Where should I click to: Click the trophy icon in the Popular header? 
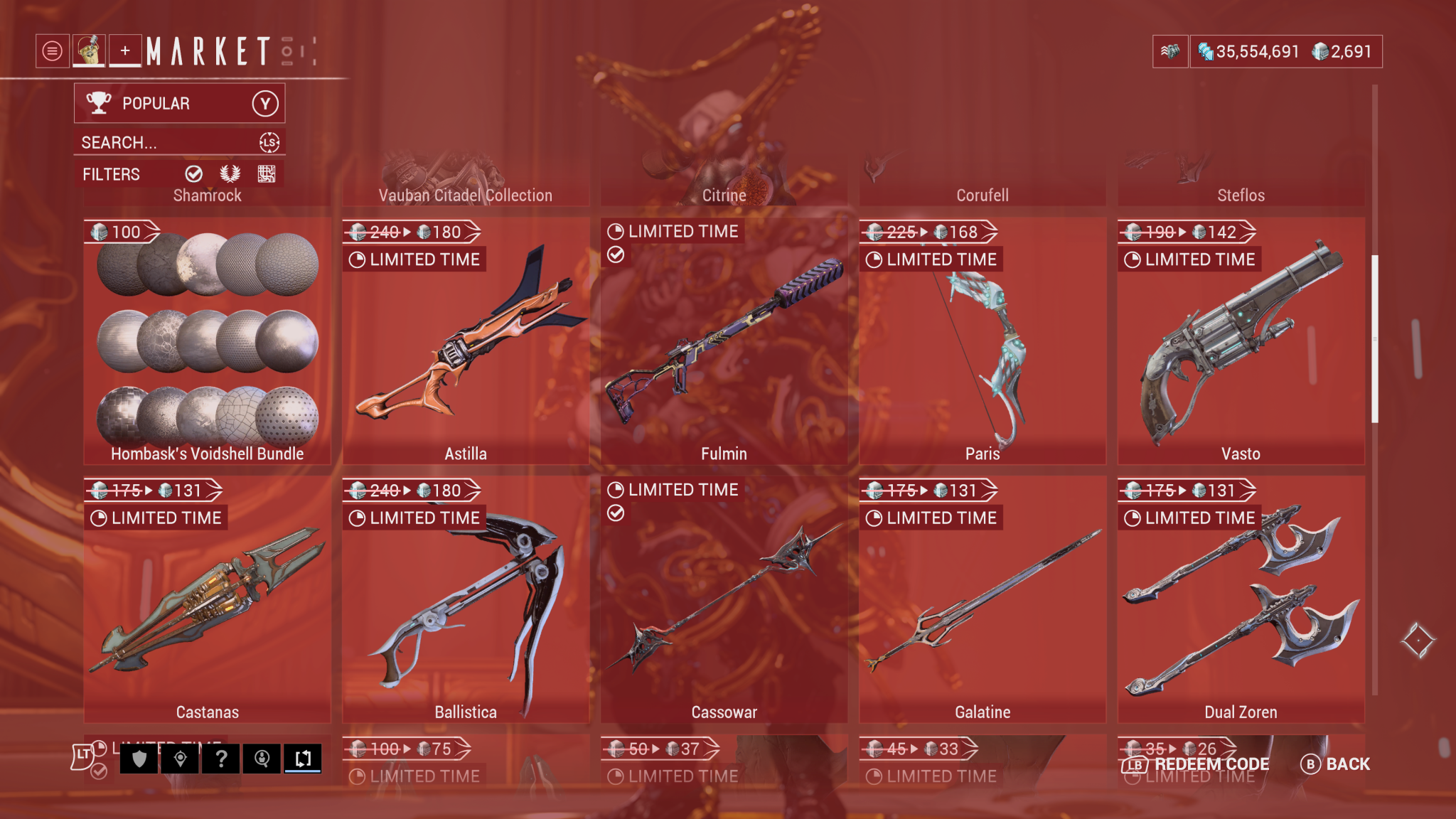pyautogui.click(x=98, y=102)
